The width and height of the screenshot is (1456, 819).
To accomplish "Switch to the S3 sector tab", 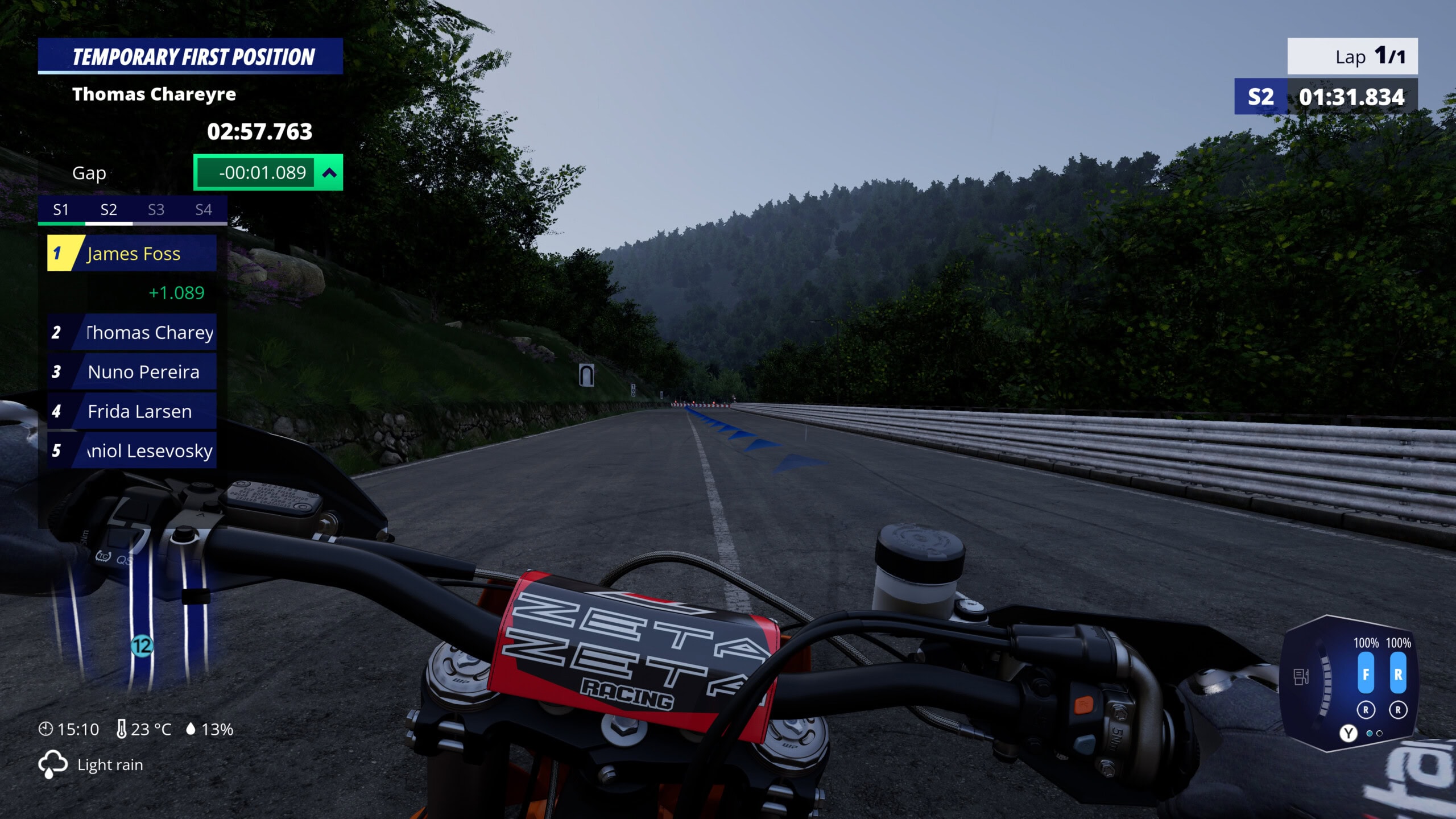I will (x=156, y=209).
